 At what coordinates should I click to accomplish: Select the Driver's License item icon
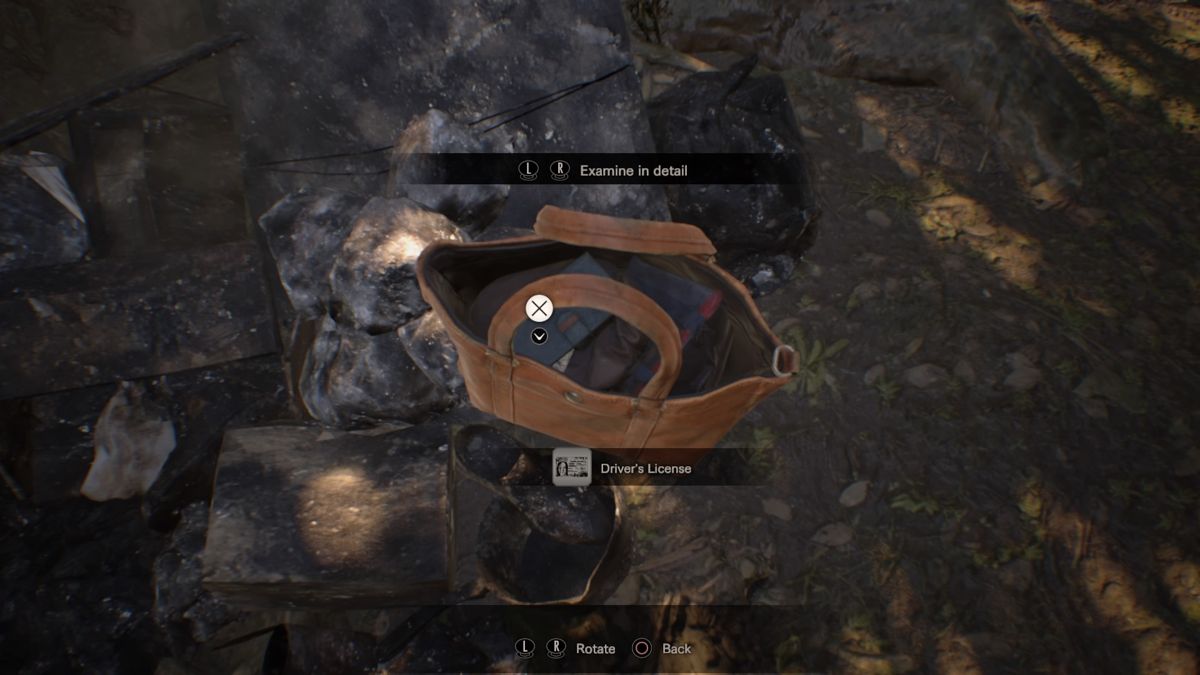point(572,467)
